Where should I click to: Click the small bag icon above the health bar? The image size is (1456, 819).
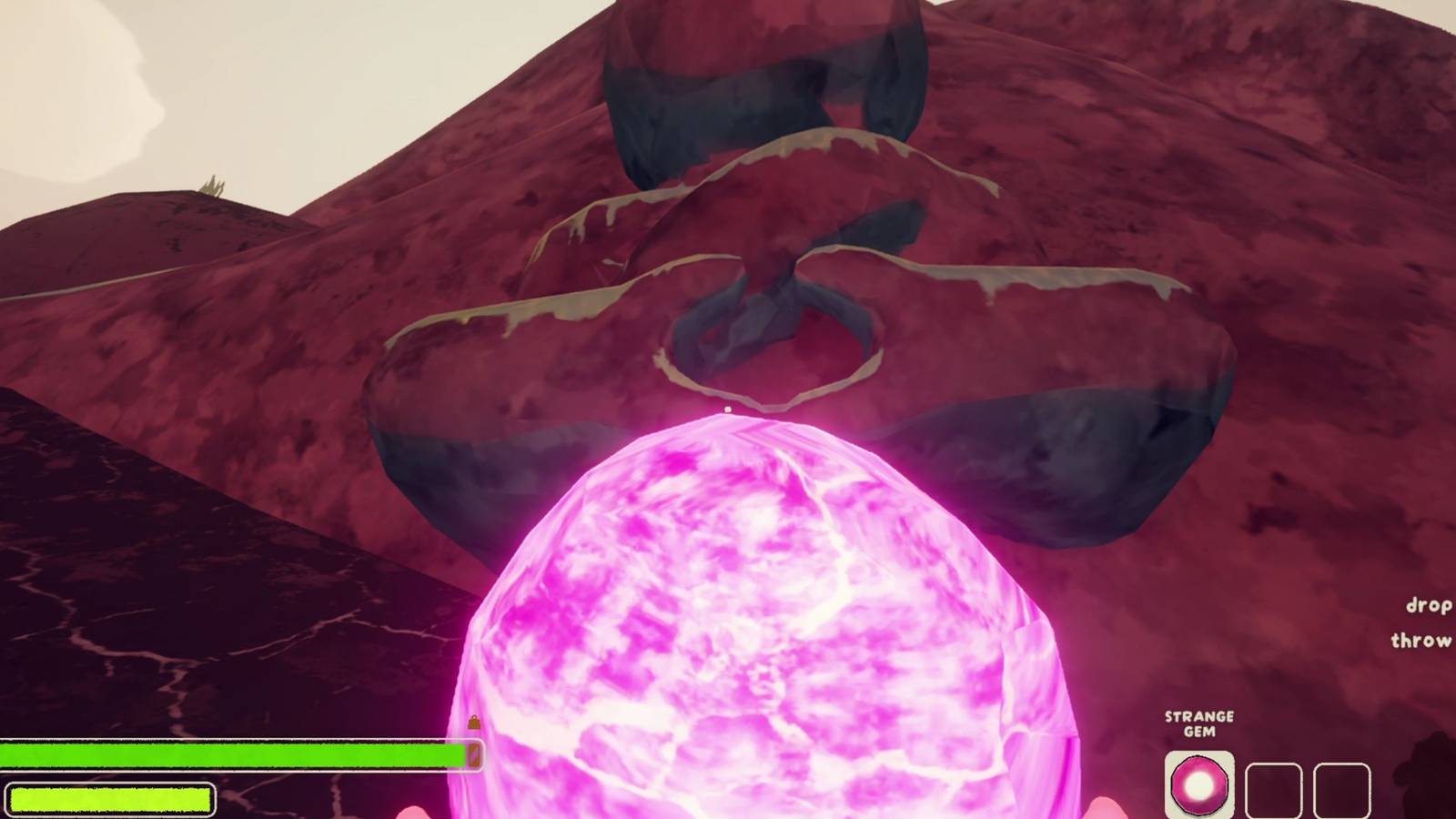pos(473,722)
